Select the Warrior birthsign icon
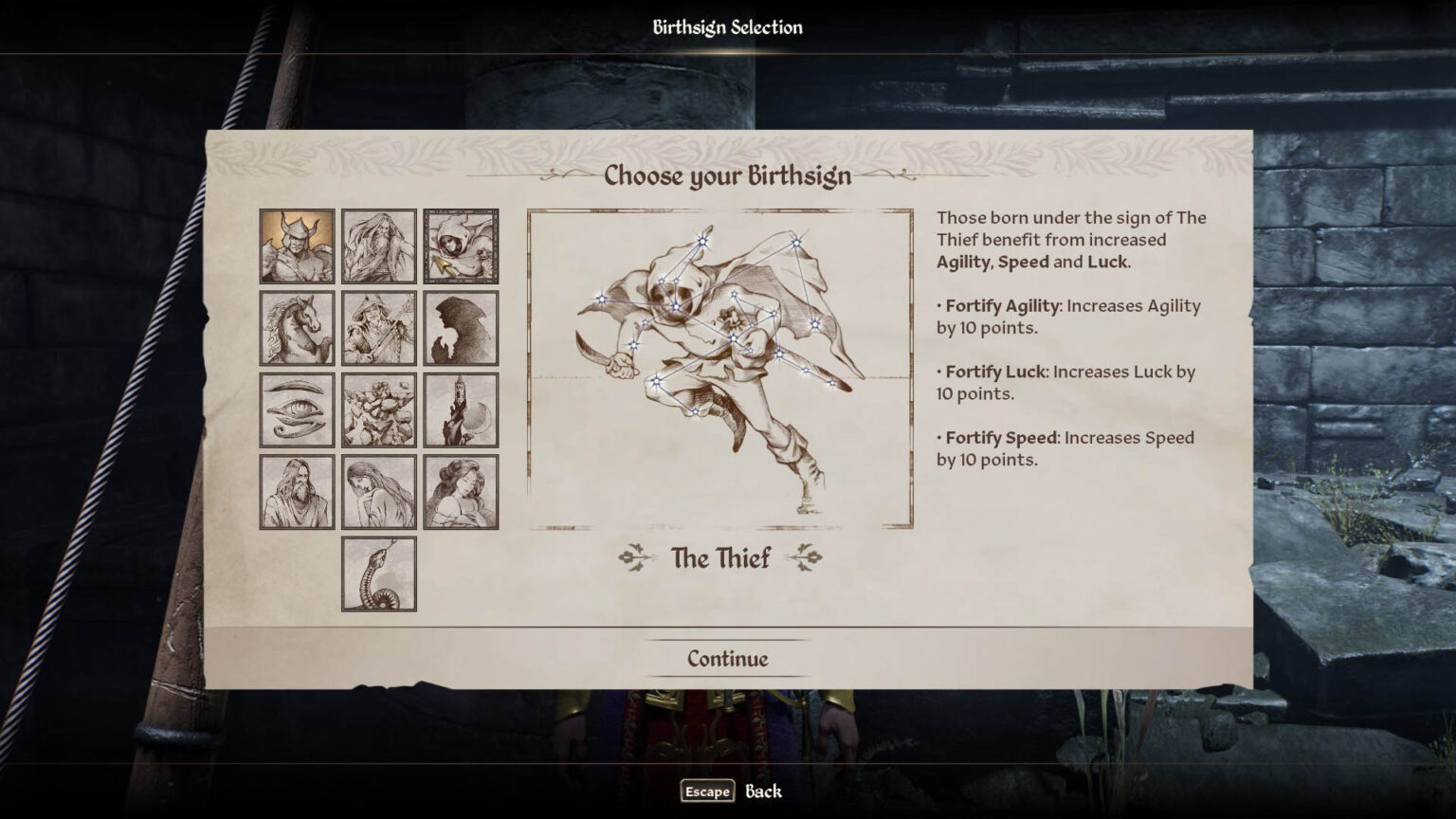The image size is (1456, 819). pos(296,246)
